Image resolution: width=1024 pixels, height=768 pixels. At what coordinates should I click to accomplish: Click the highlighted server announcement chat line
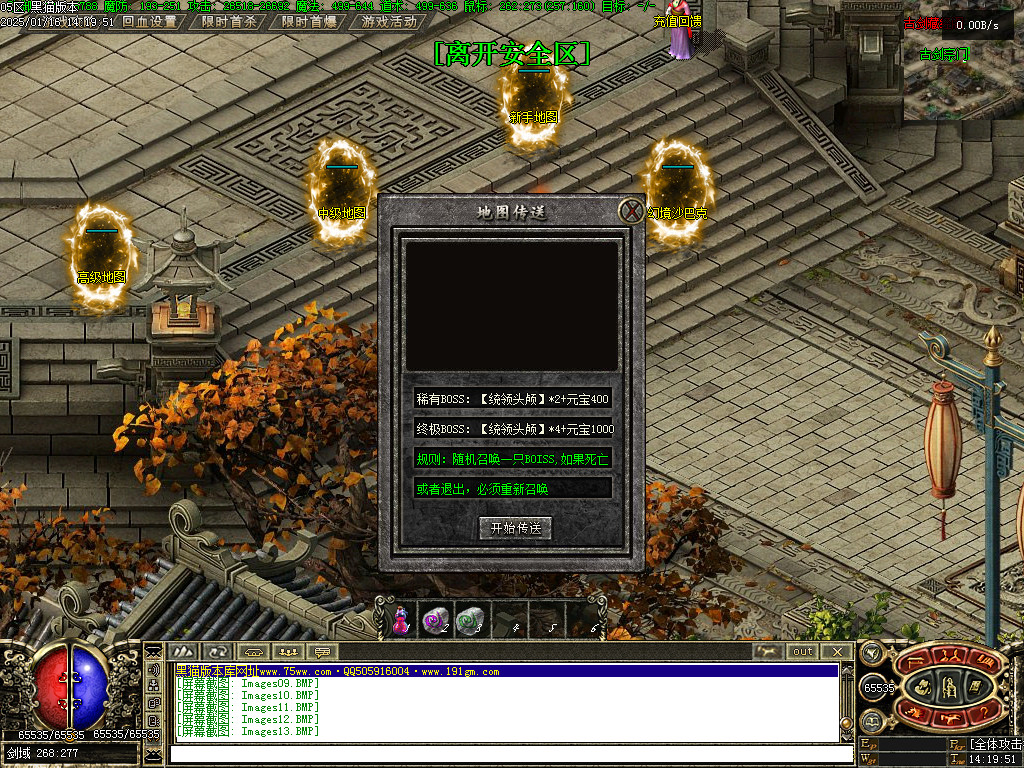tap(505, 672)
